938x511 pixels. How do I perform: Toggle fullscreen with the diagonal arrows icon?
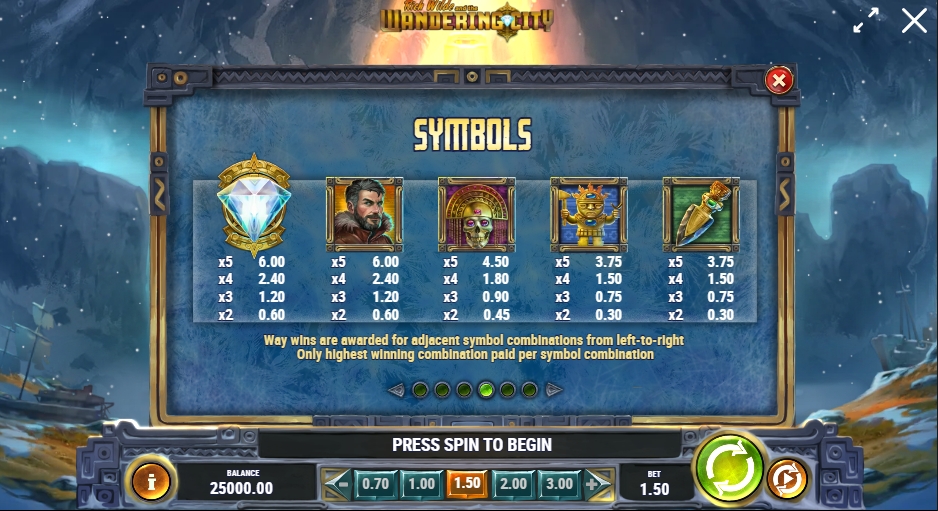pyautogui.click(x=865, y=20)
